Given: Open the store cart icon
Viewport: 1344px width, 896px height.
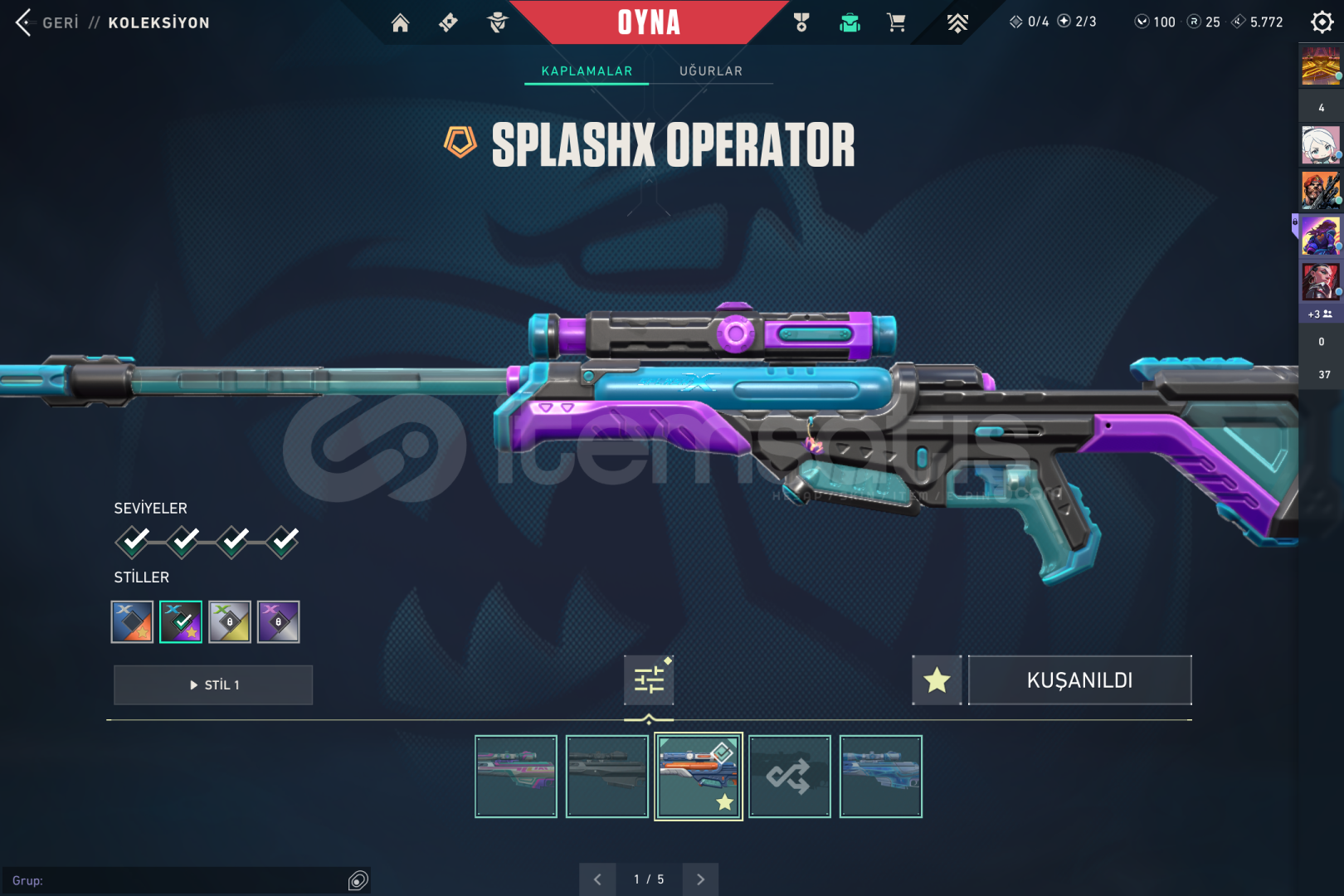Looking at the screenshot, I should point(896,22).
